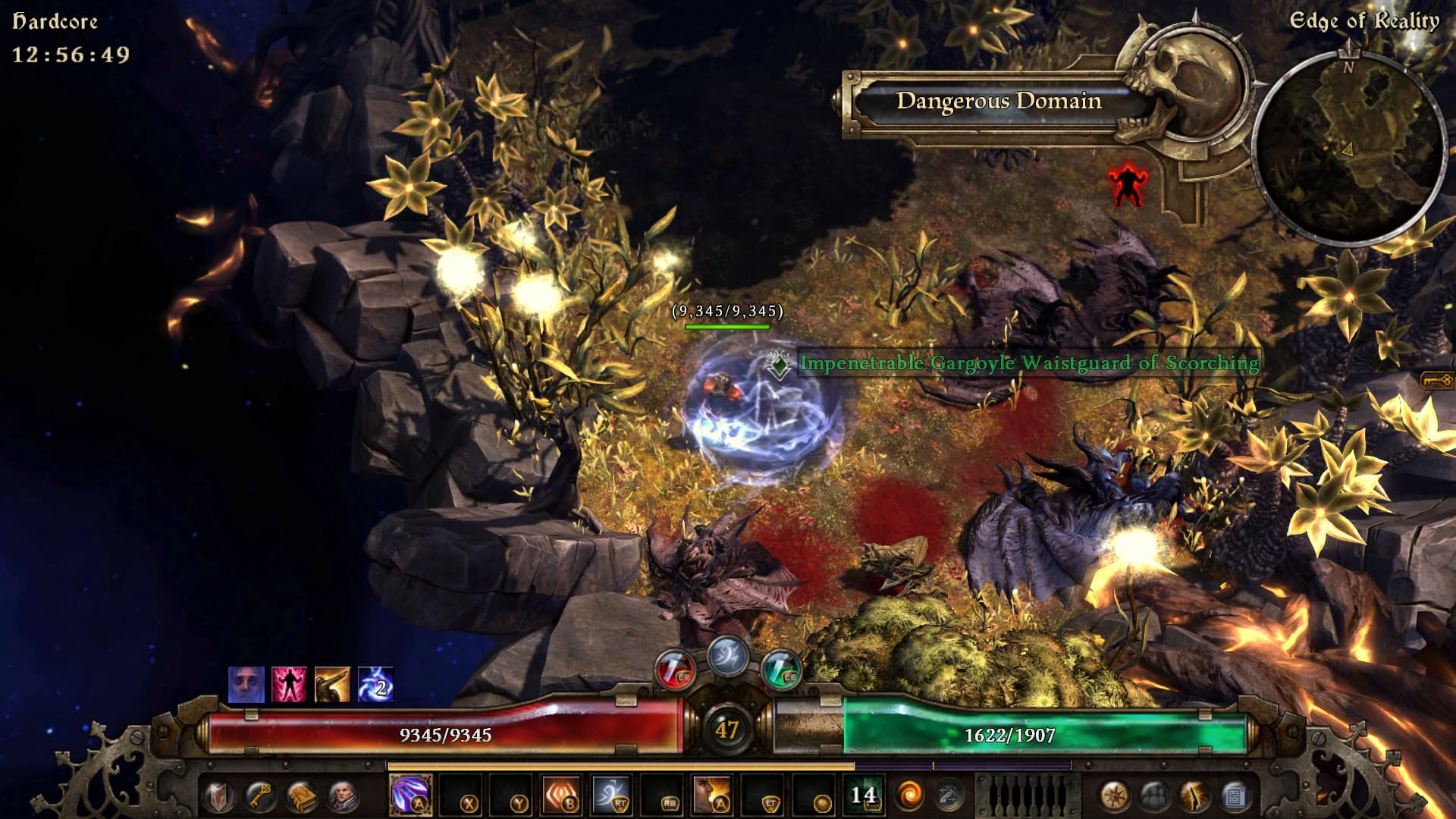Click the golden key icon in the bottom bar

[259, 796]
